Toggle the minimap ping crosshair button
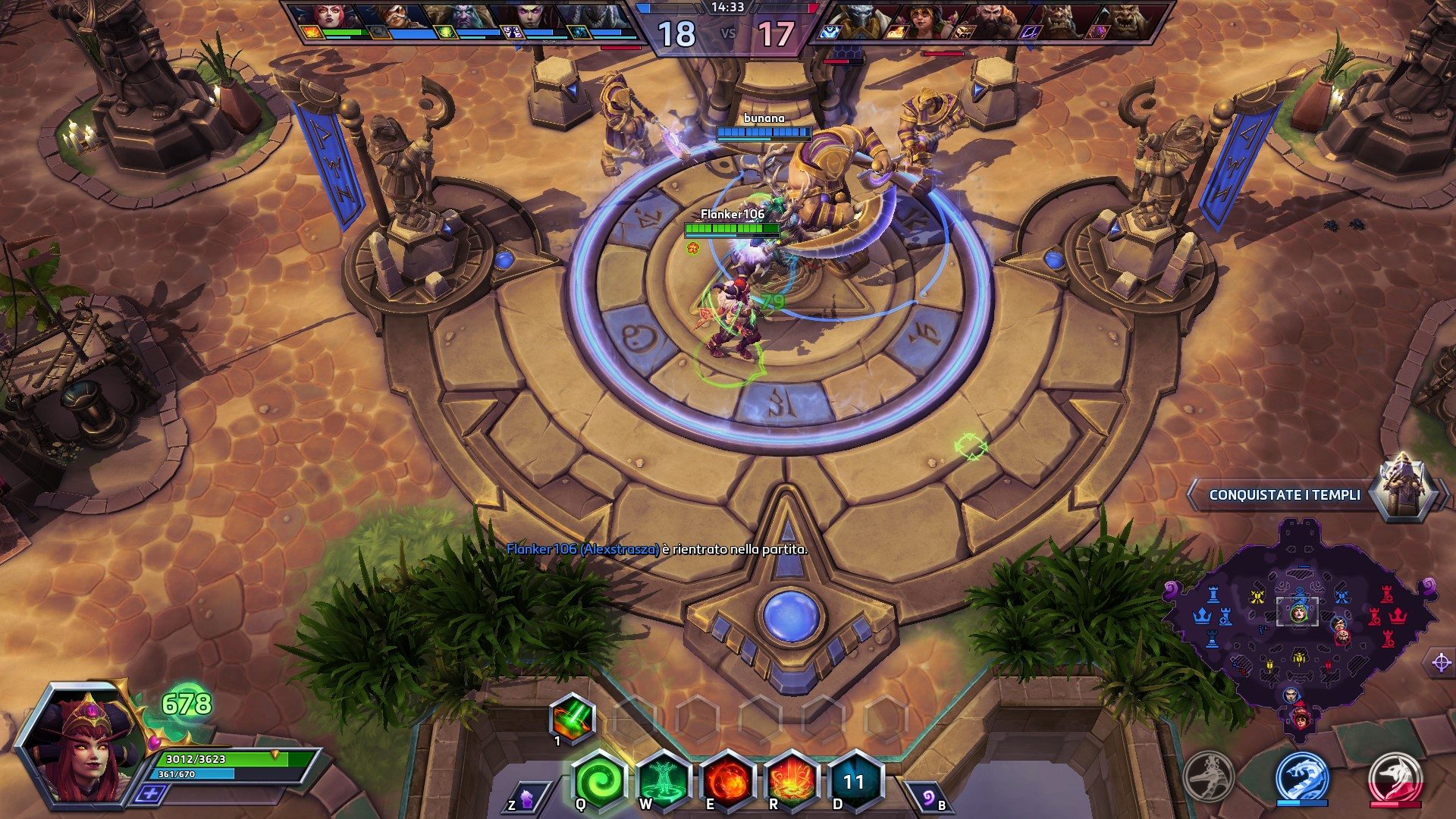This screenshot has width=1456, height=819. [1441, 662]
